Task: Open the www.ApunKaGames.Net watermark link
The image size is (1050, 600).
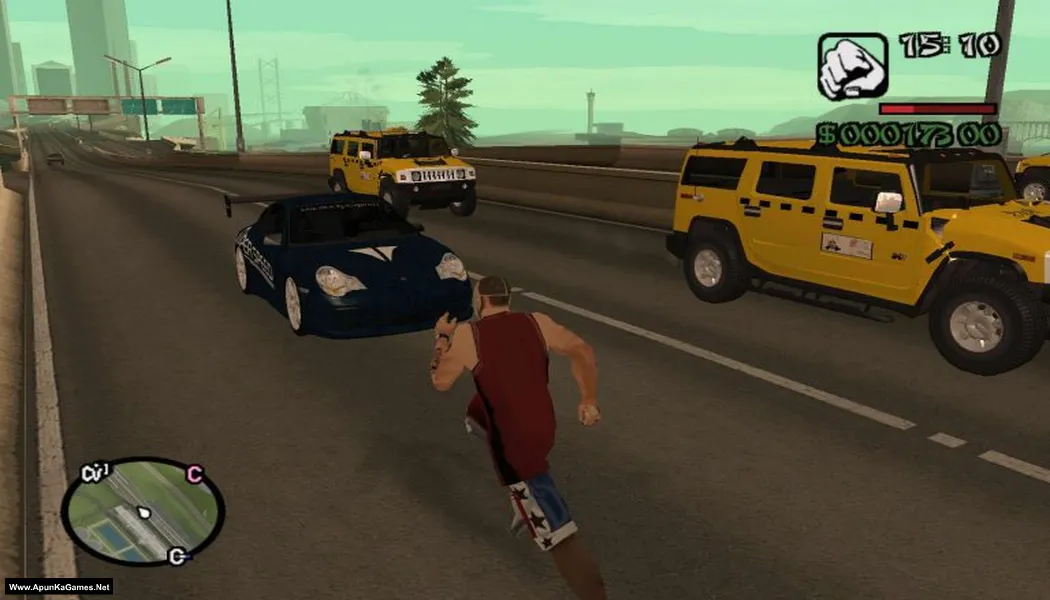Action: [58, 587]
